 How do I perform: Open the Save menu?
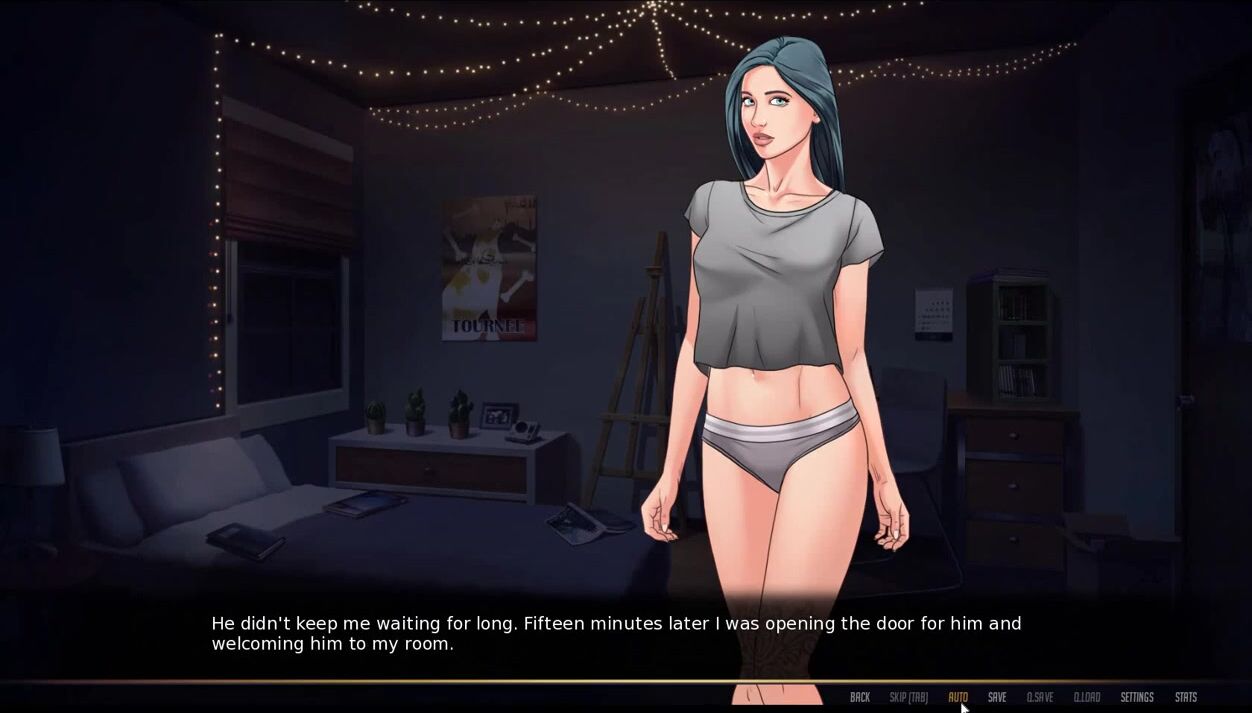click(x=997, y=697)
